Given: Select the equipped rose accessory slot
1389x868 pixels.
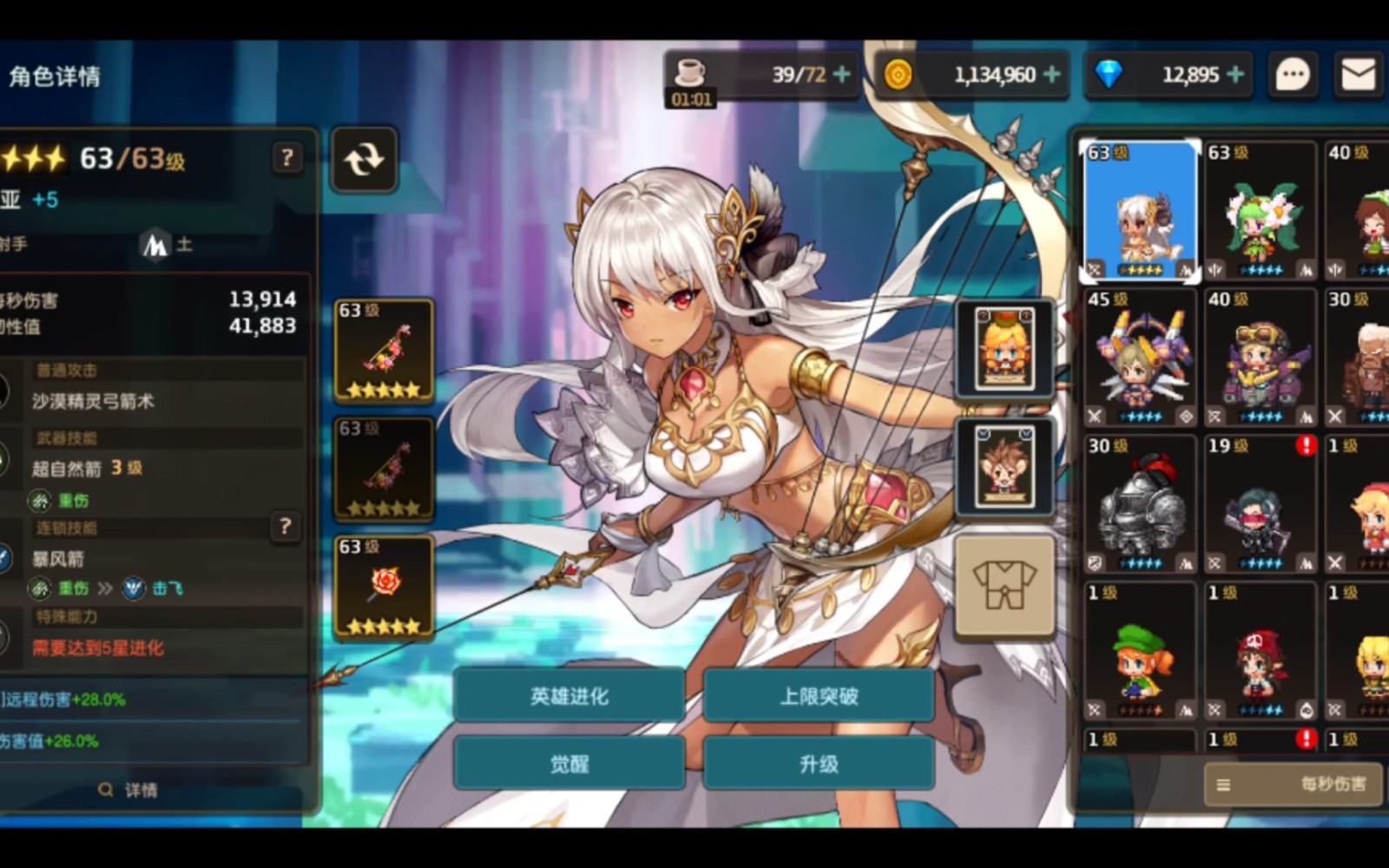Looking at the screenshot, I should point(384,588).
